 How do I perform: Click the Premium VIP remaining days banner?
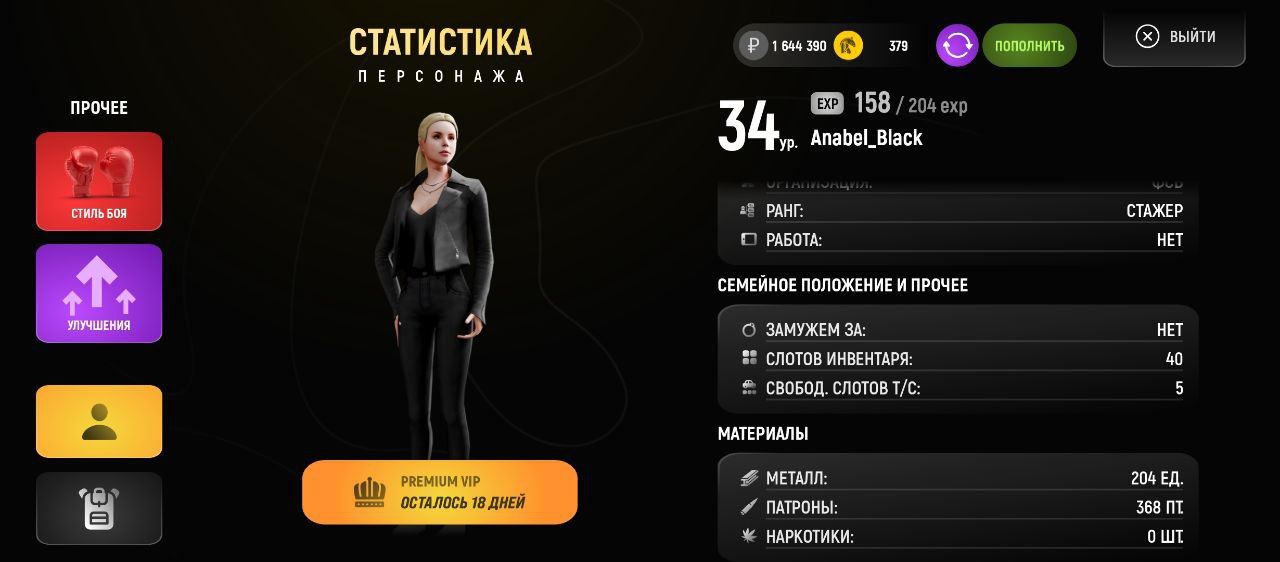[x=440, y=492]
